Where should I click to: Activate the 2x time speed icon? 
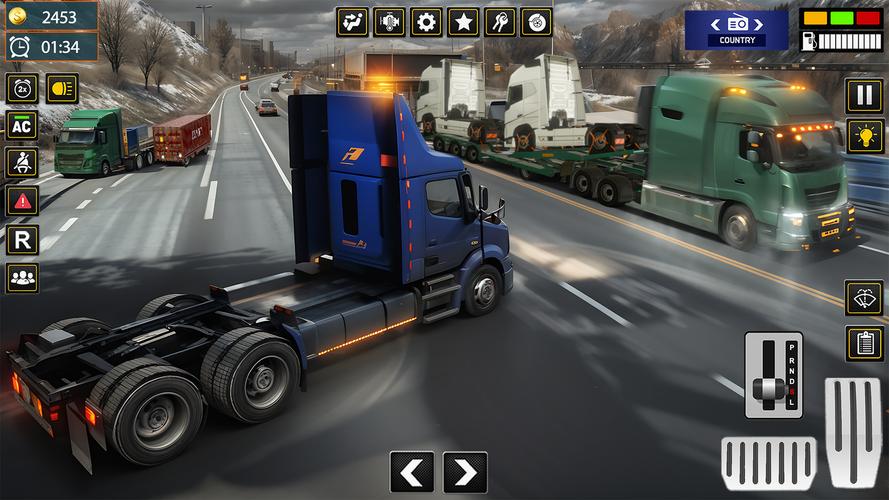click(x=22, y=88)
